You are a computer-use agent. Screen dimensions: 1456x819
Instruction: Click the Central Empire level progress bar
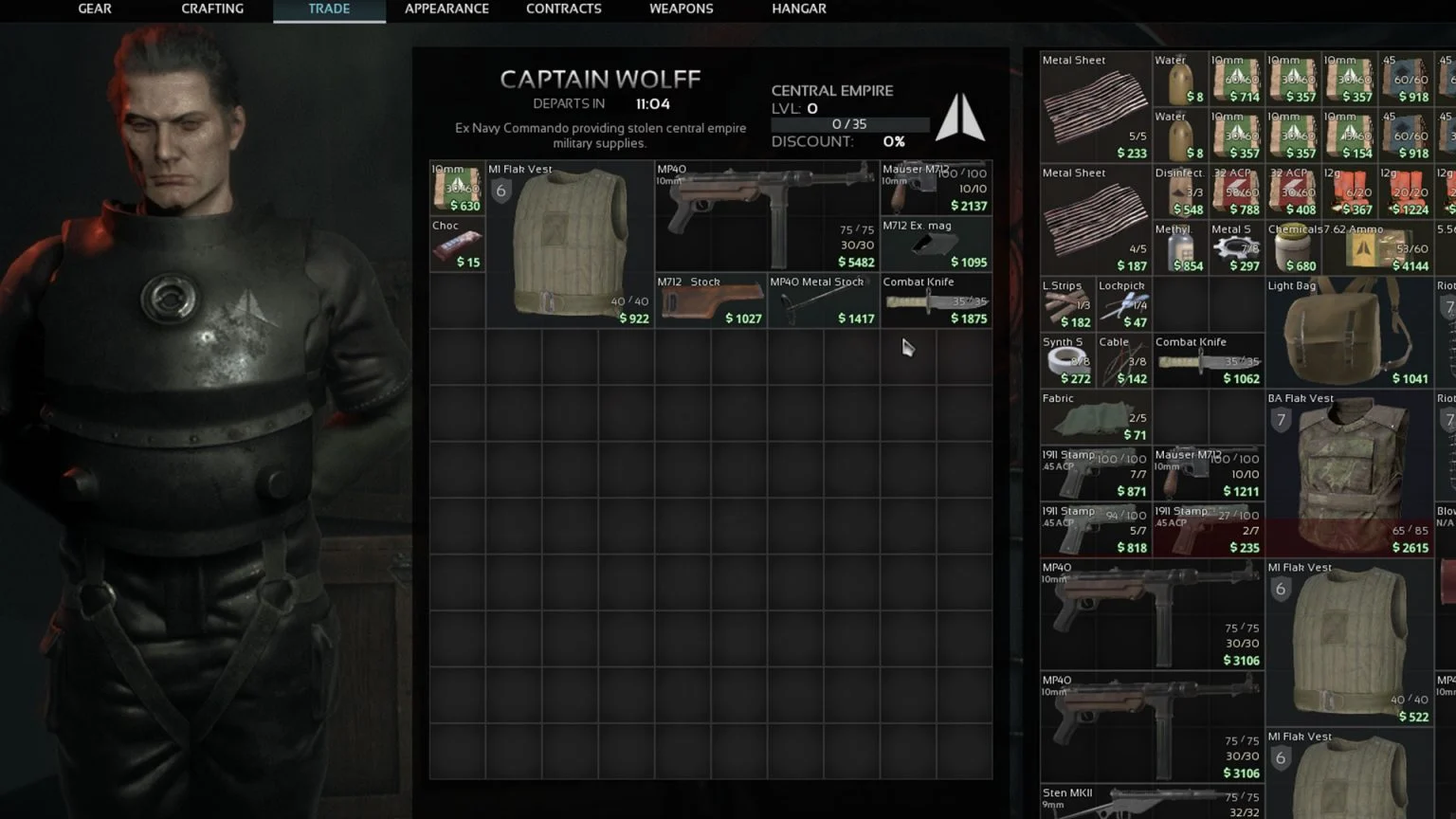pos(849,124)
